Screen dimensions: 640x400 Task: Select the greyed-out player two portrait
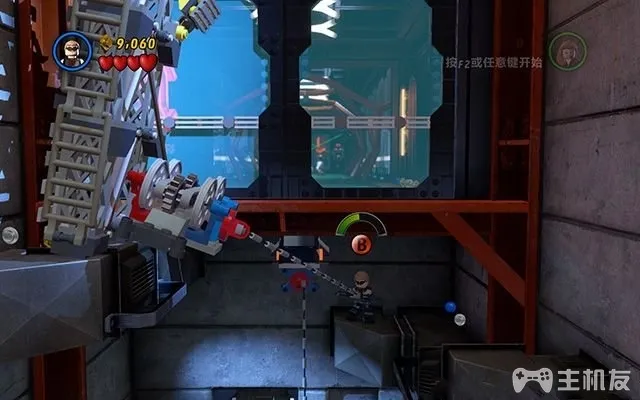click(567, 50)
